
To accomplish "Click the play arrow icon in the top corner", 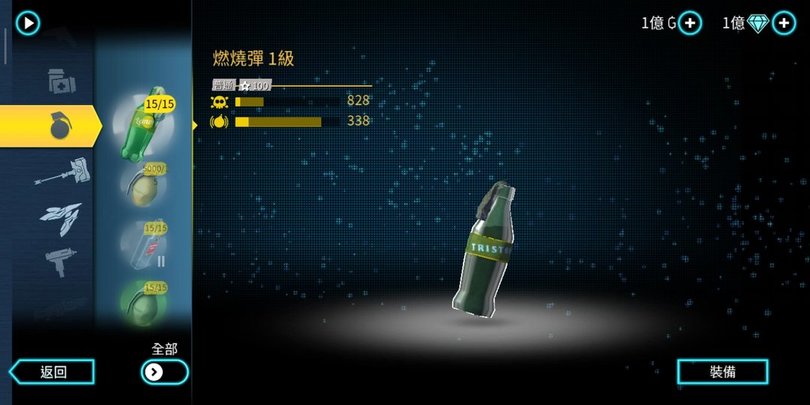I will 27,22.
